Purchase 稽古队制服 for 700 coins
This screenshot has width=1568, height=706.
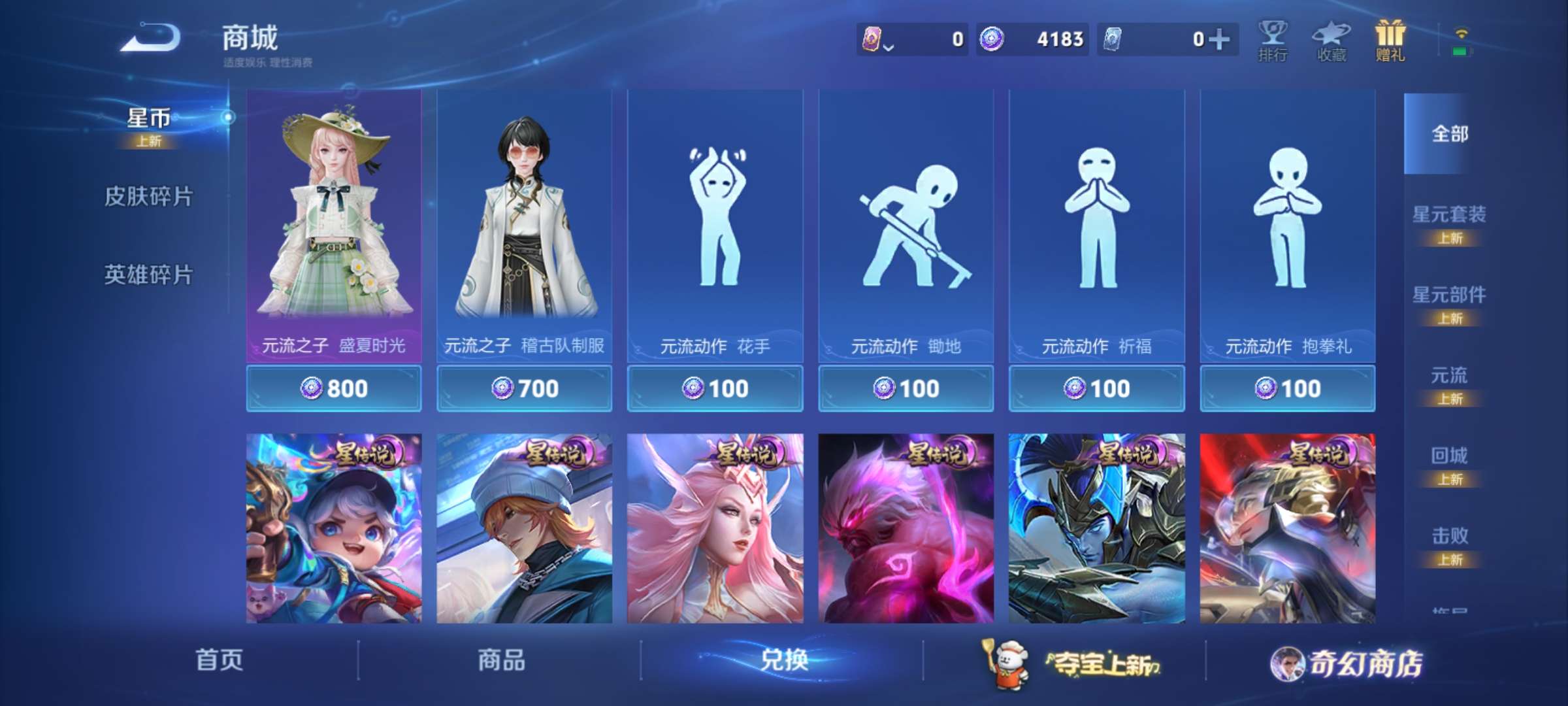527,388
